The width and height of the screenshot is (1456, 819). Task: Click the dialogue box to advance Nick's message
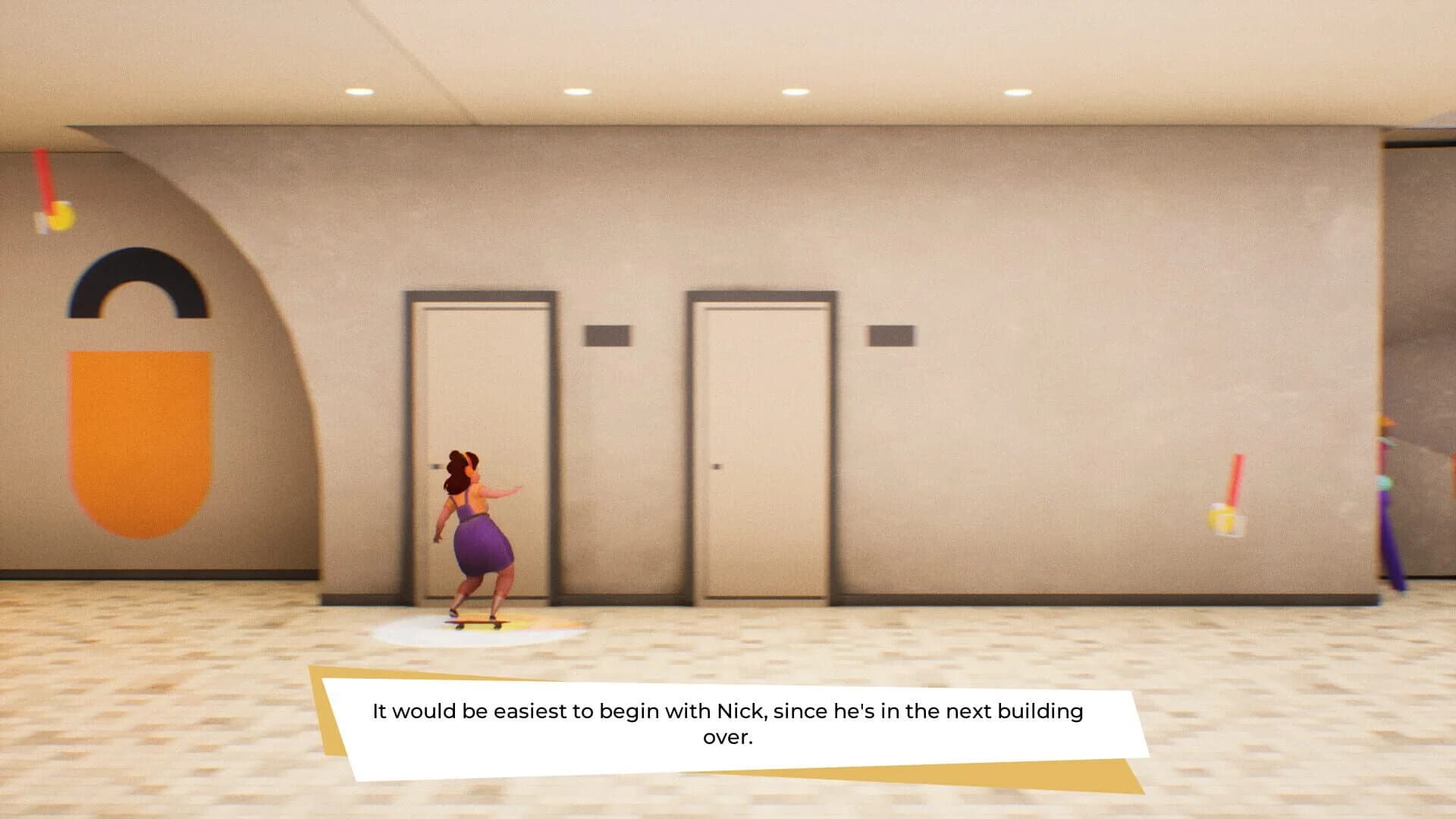point(728,724)
